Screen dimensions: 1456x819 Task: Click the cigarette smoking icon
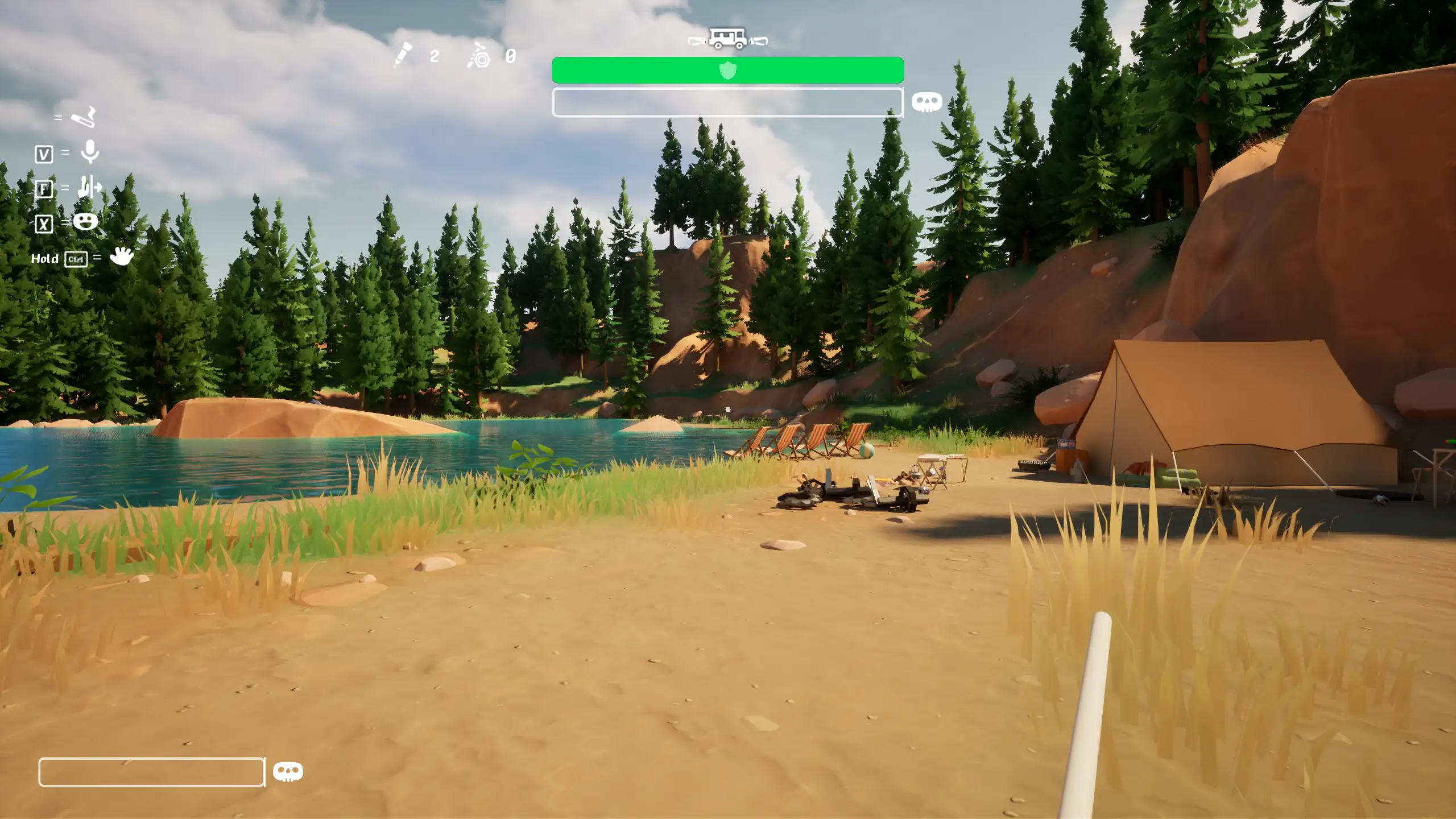pos(84,117)
